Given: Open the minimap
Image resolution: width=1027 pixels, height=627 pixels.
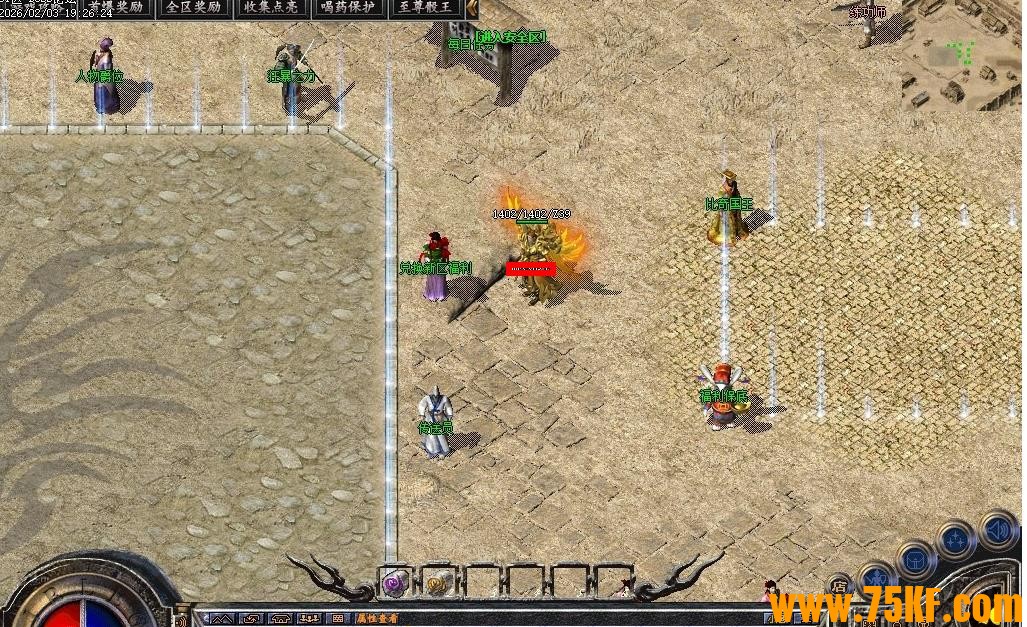Looking at the screenshot, I should (x=962, y=54).
